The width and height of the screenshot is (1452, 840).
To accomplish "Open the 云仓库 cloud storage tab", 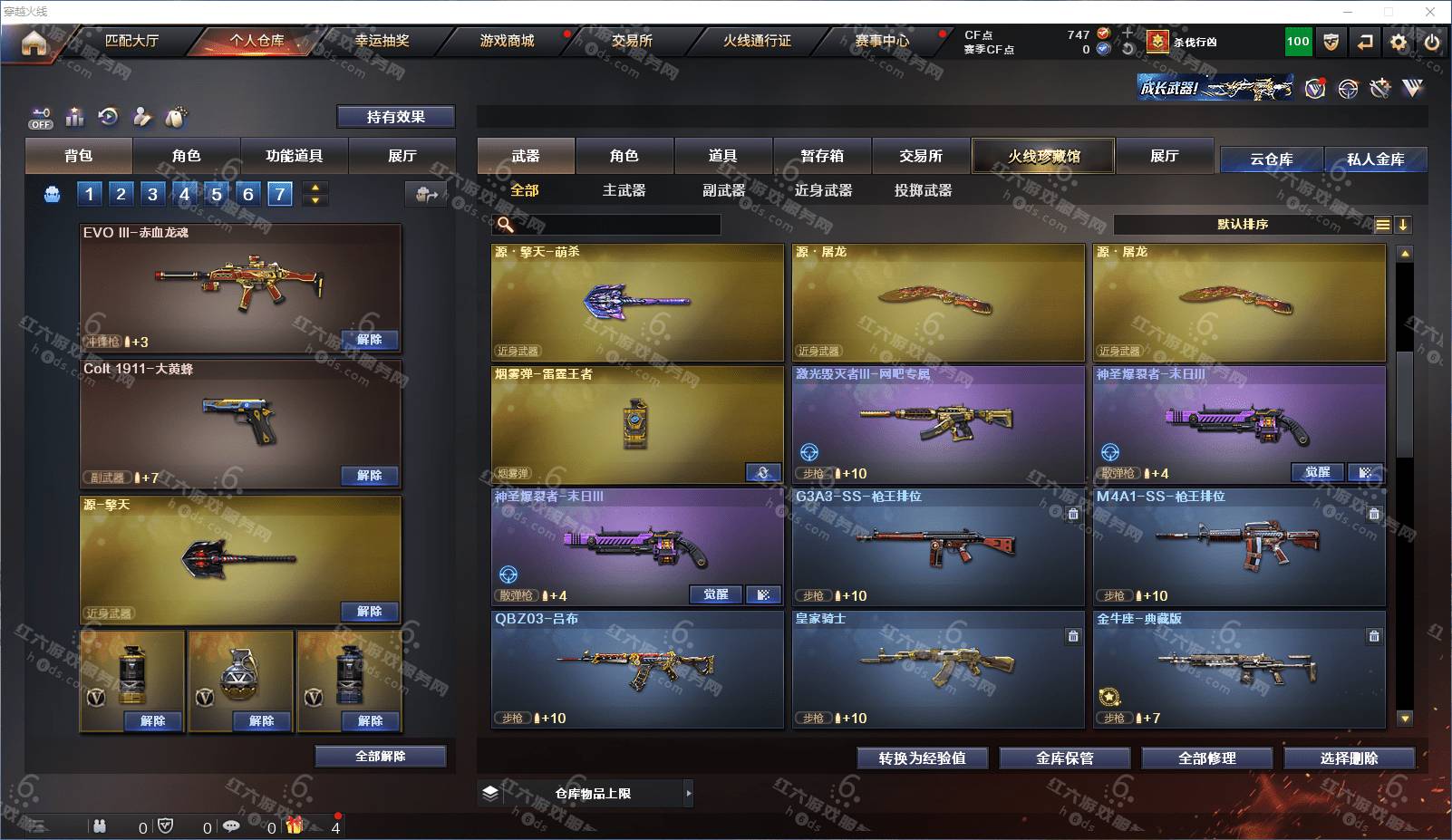I will pos(1271,159).
